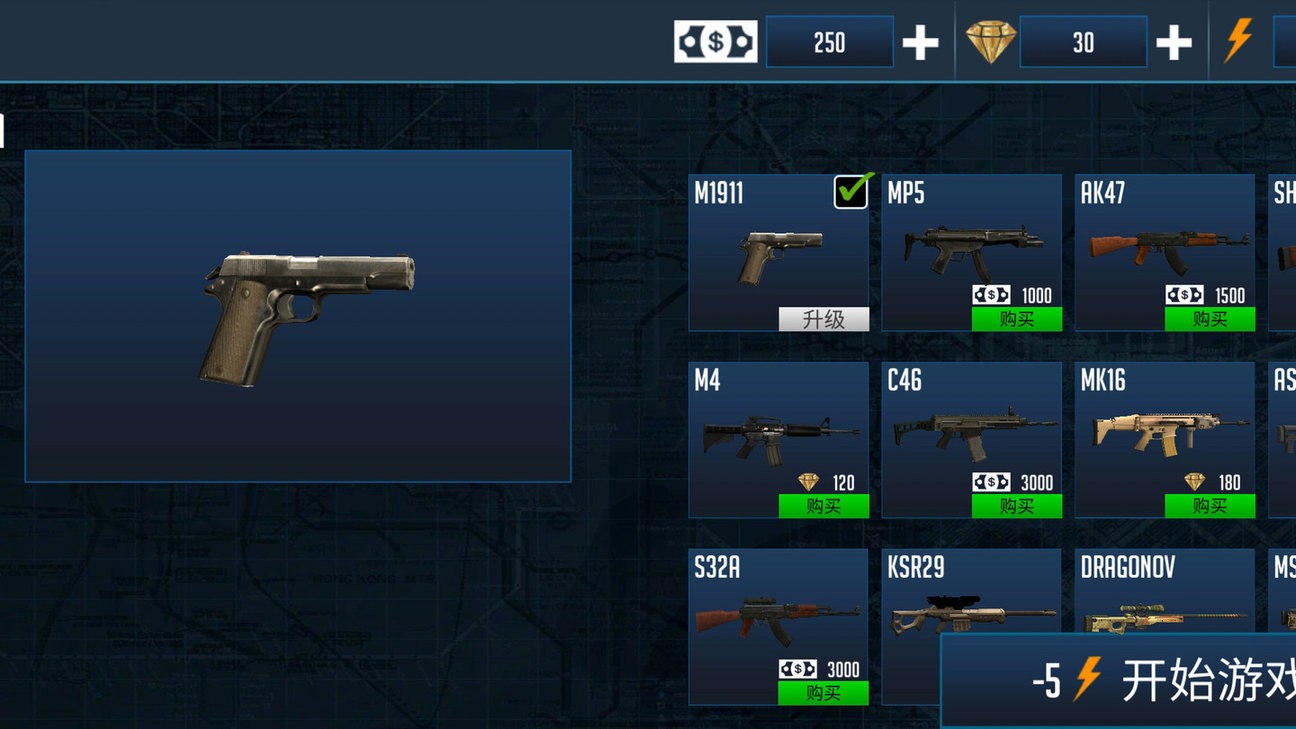Add more diamonds with the plus button

1173,43
